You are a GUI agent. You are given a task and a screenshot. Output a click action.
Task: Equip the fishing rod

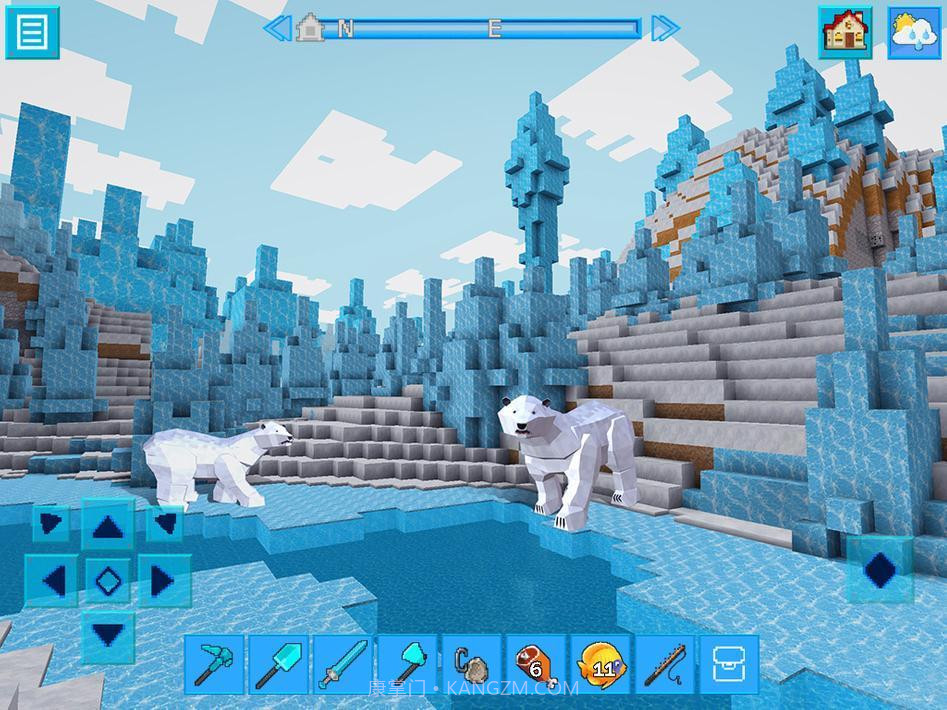coord(664,664)
